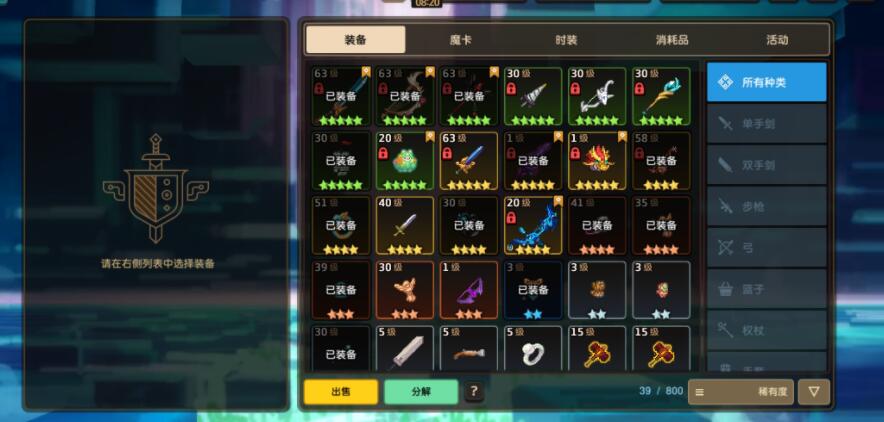Select the level 40 sword slot

[405, 225]
